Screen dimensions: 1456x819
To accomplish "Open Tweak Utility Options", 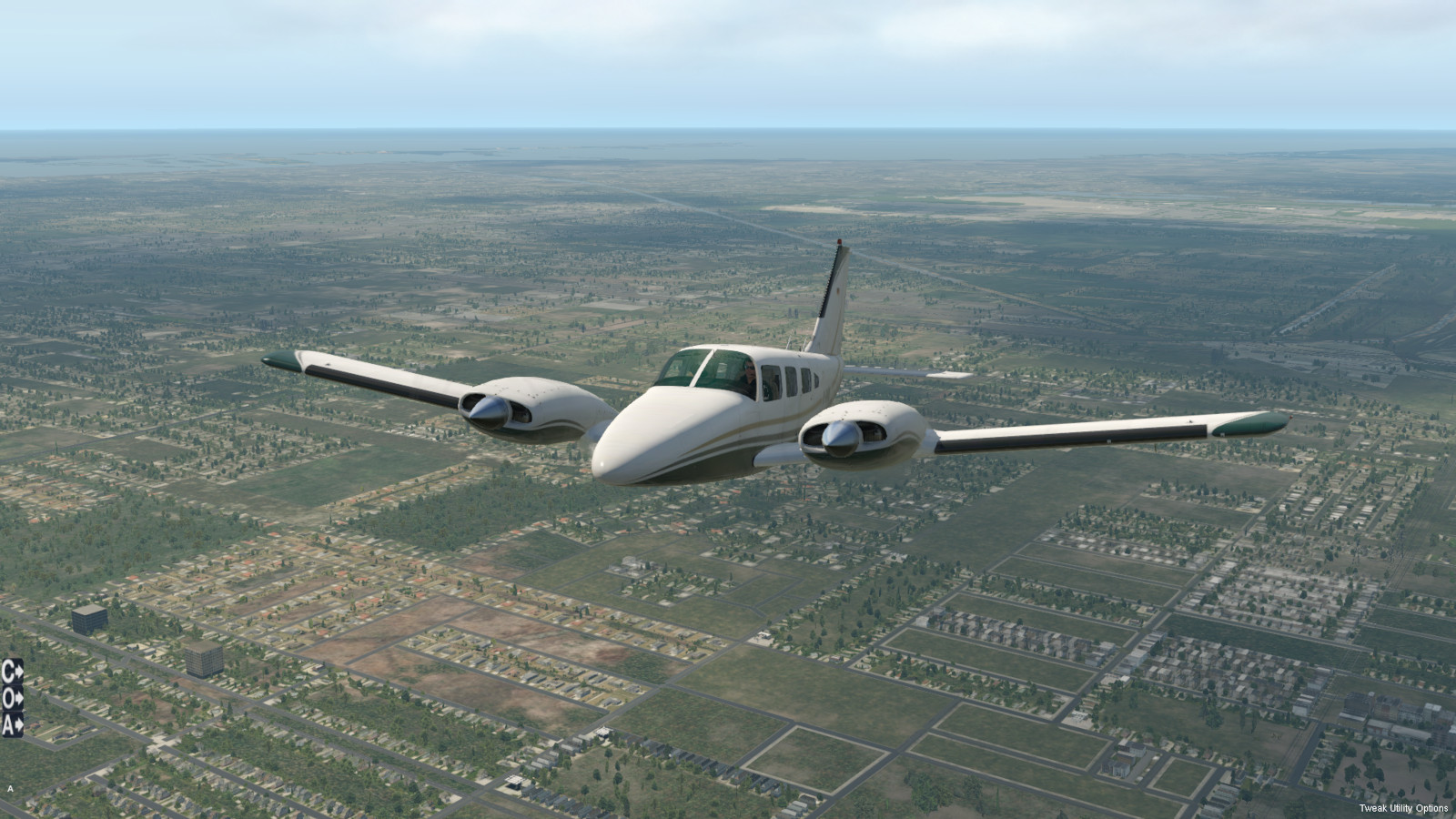I will coord(1403,808).
